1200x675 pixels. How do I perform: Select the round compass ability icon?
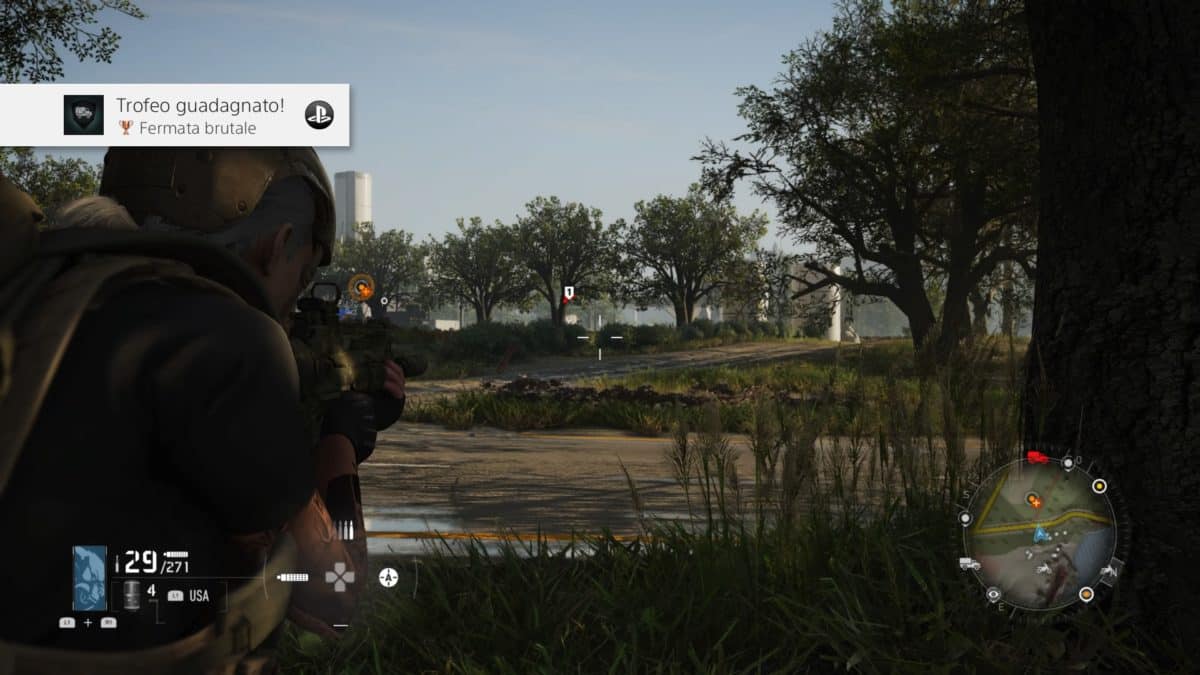pyautogui.click(x=388, y=577)
